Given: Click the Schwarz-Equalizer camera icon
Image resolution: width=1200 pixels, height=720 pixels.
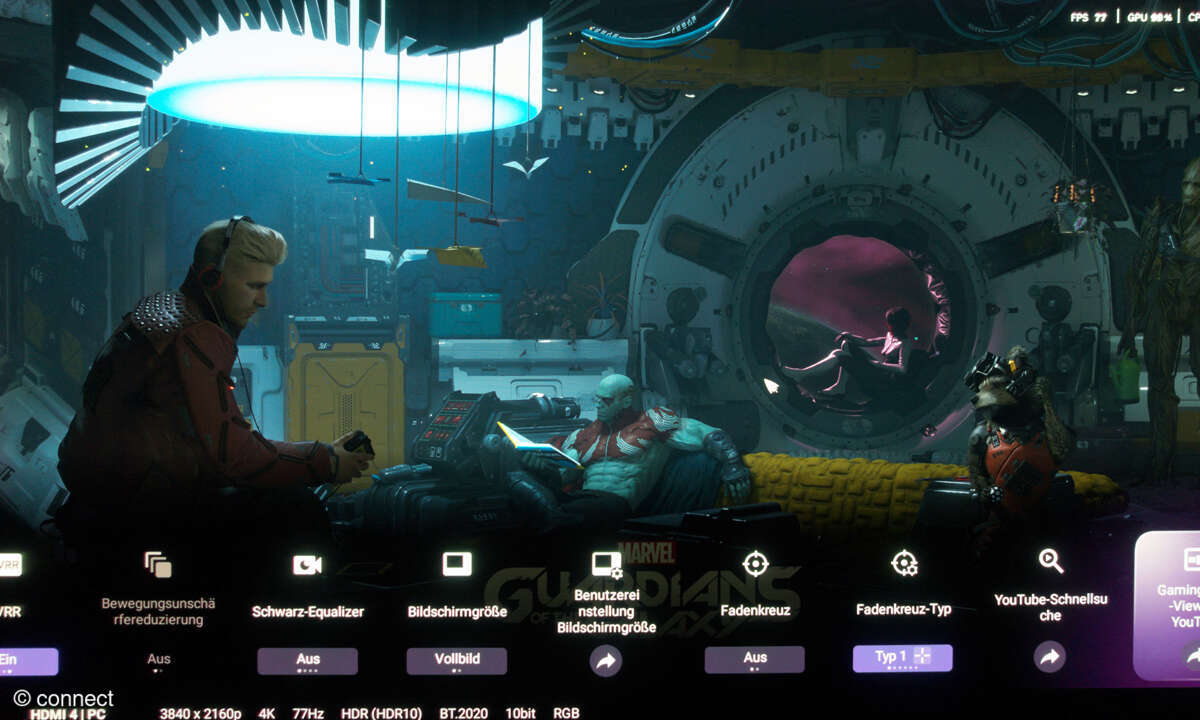Looking at the screenshot, I should (307, 565).
